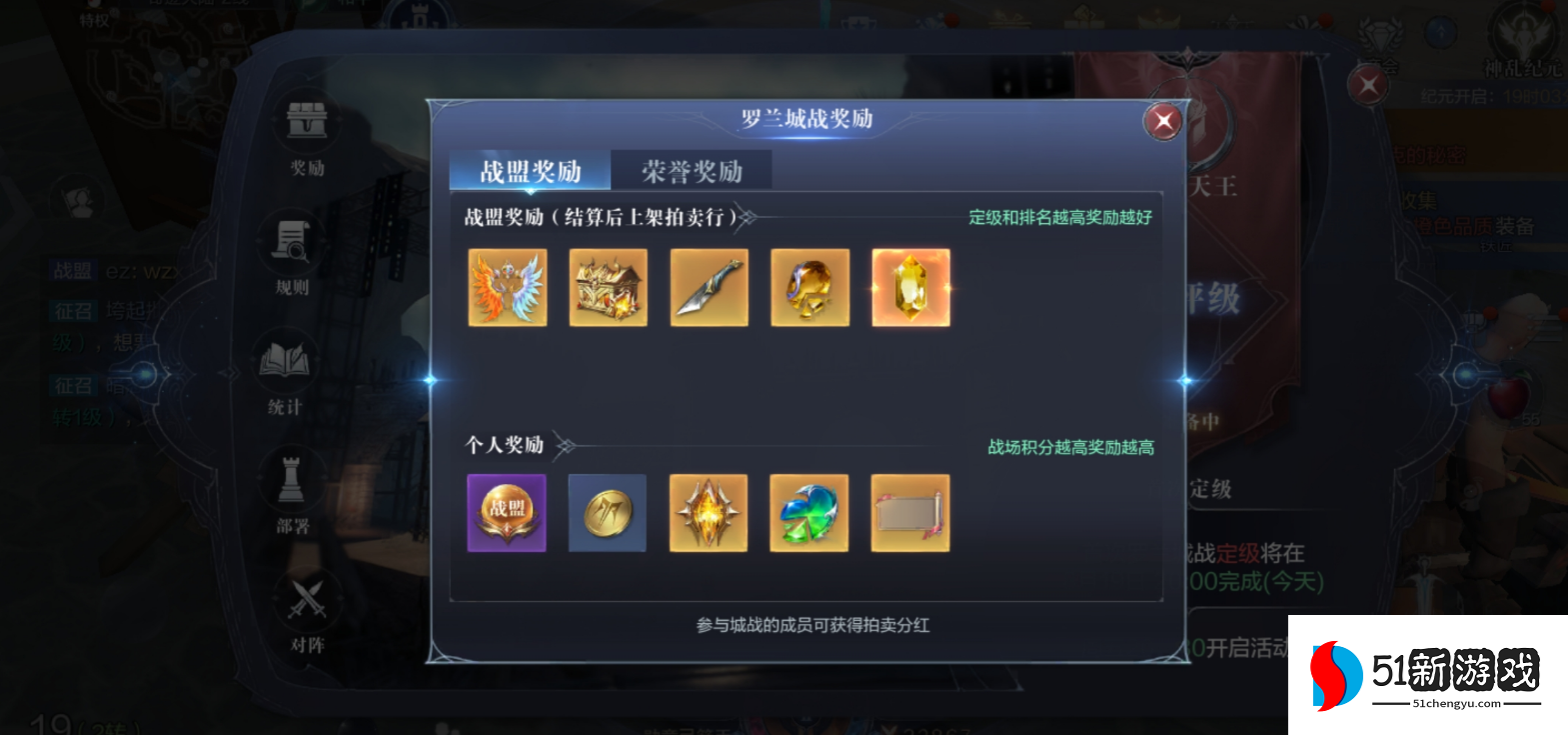Screen dimensions: 1568x735
Task: Switch to the 荣誉奖励 tab
Action: tap(692, 170)
